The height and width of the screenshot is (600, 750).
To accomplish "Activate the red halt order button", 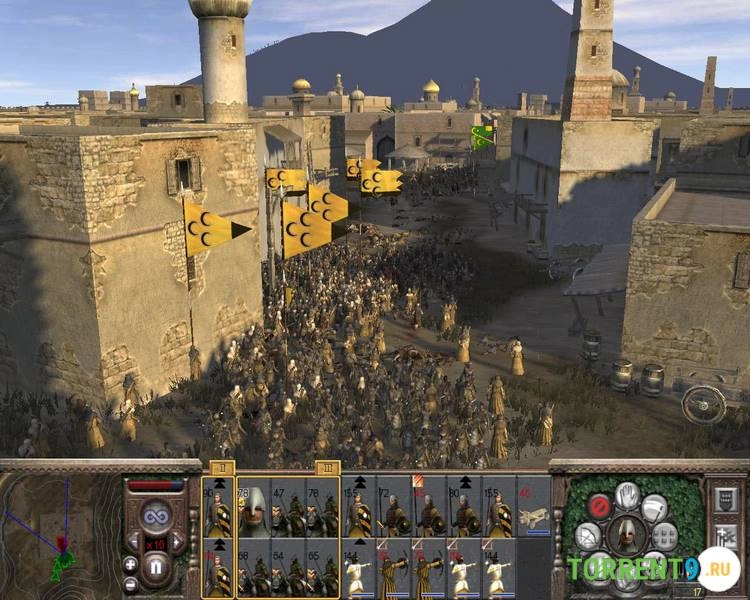I will (x=599, y=505).
